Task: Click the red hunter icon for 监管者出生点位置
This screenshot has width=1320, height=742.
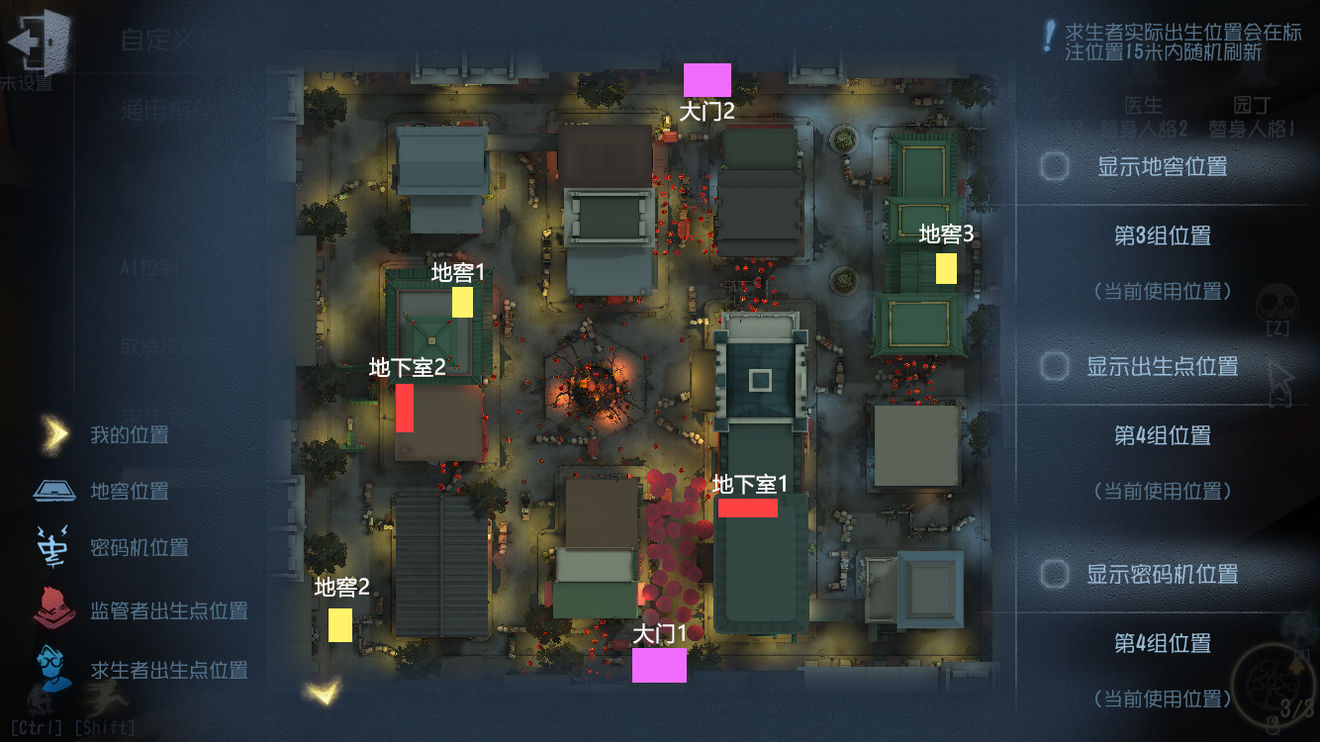Action: tap(52, 610)
